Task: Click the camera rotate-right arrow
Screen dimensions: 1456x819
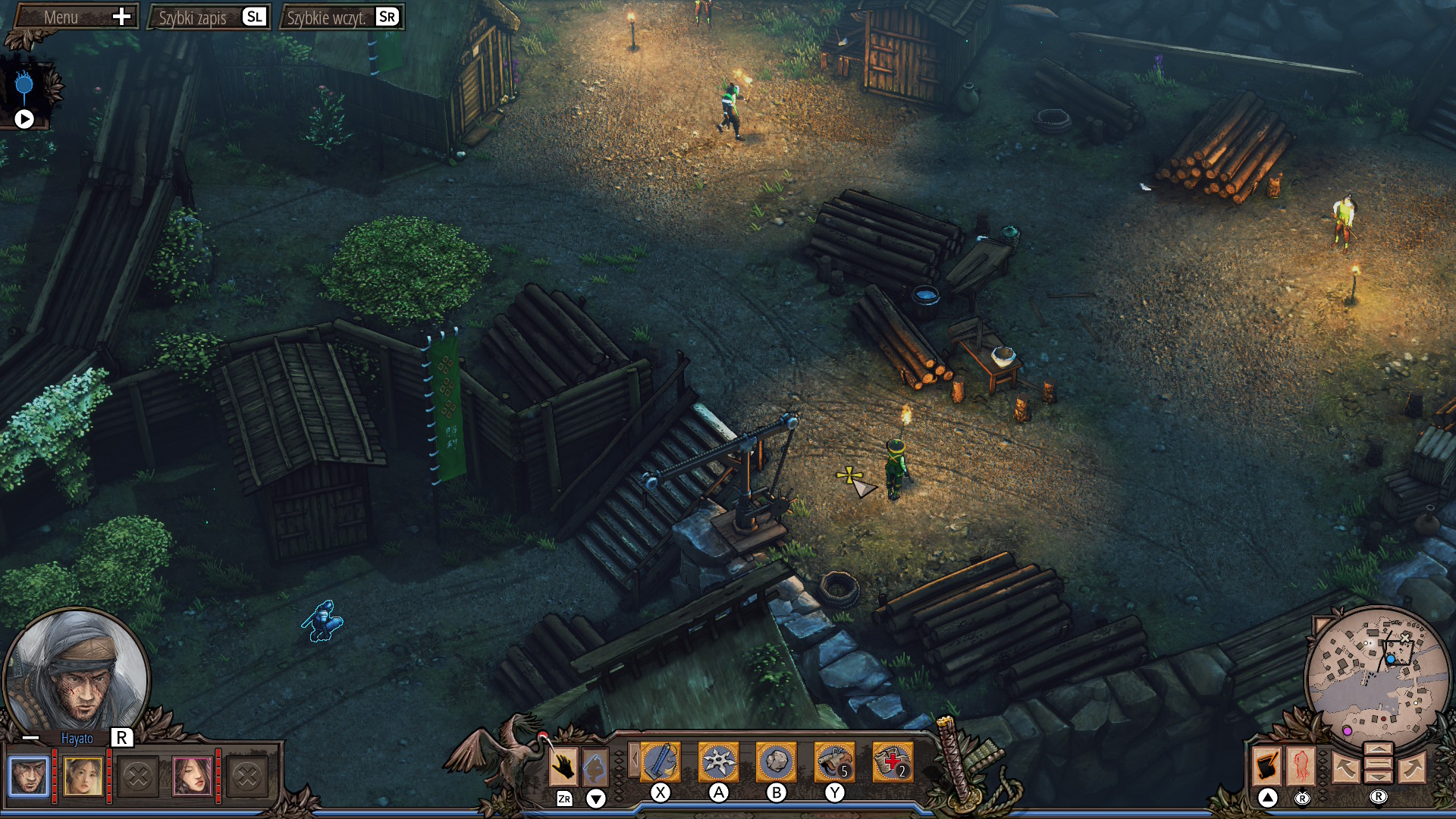Action: point(1412,768)
